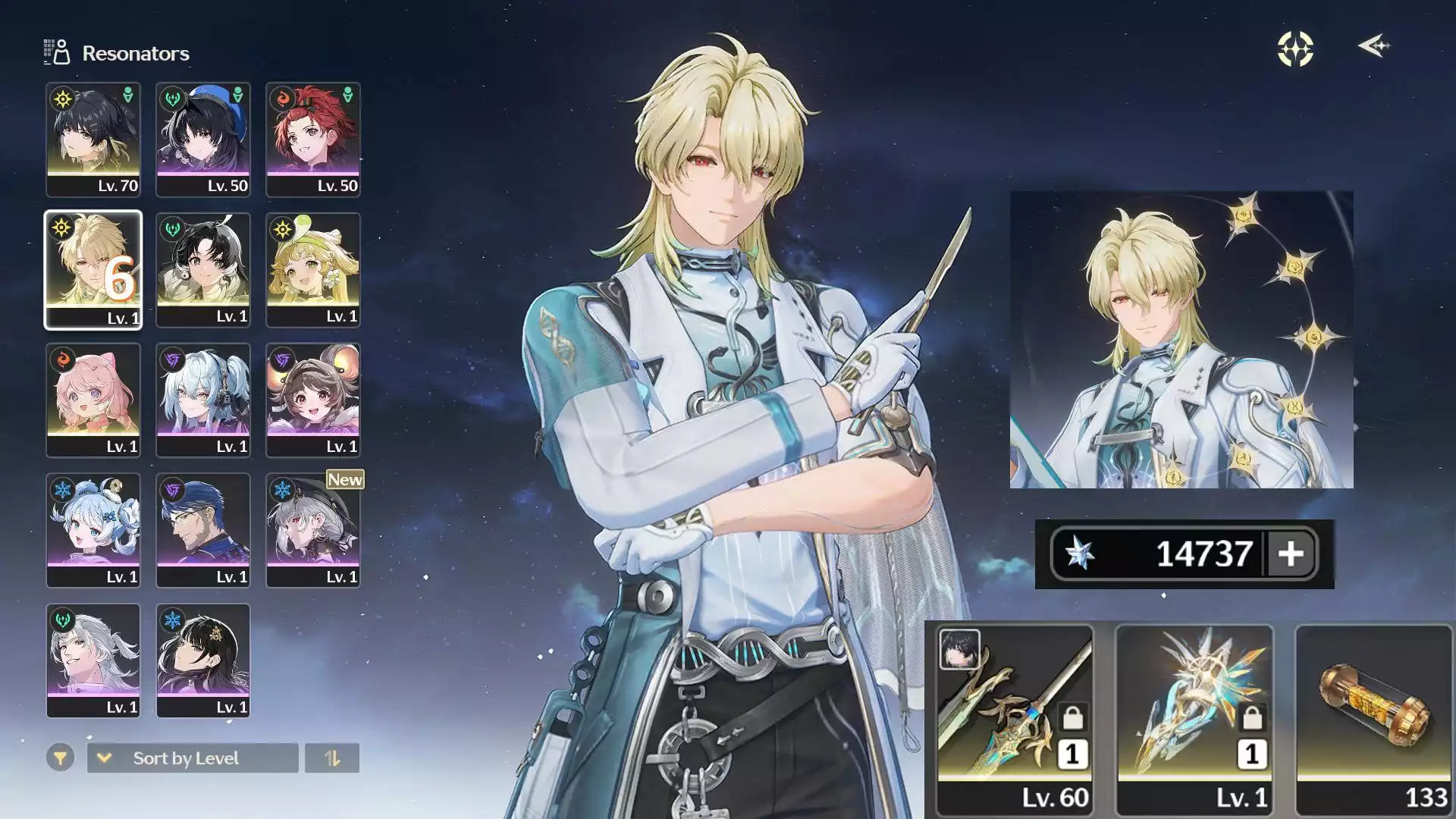Select the blue-haired man with glasses
1456x819 pixels.
pos(203,531)
